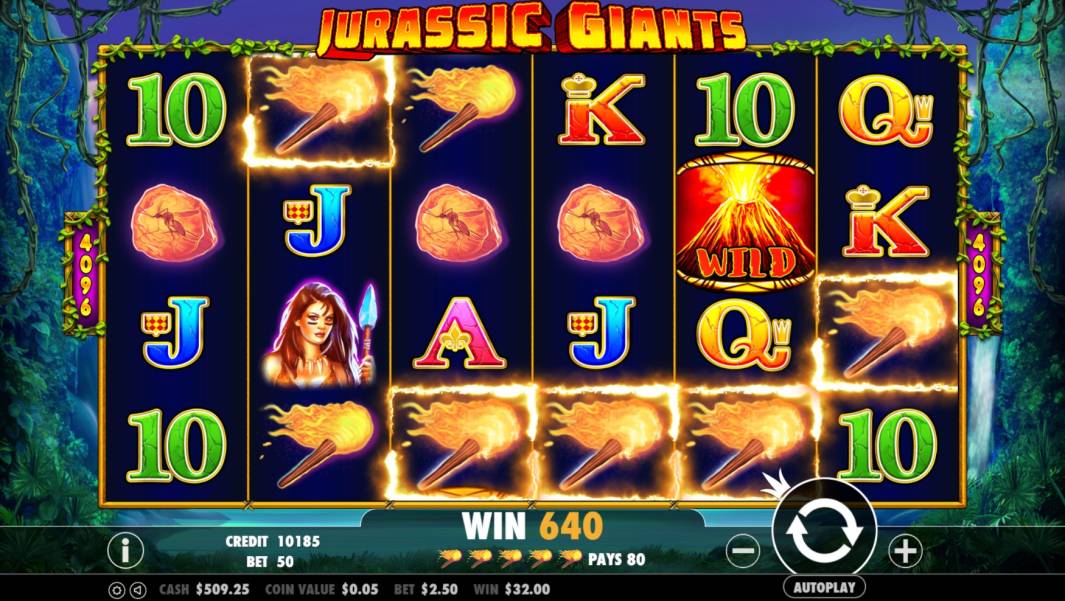
Task: Decrease the bet with the minus button
Action: click(x=743, y=550)
